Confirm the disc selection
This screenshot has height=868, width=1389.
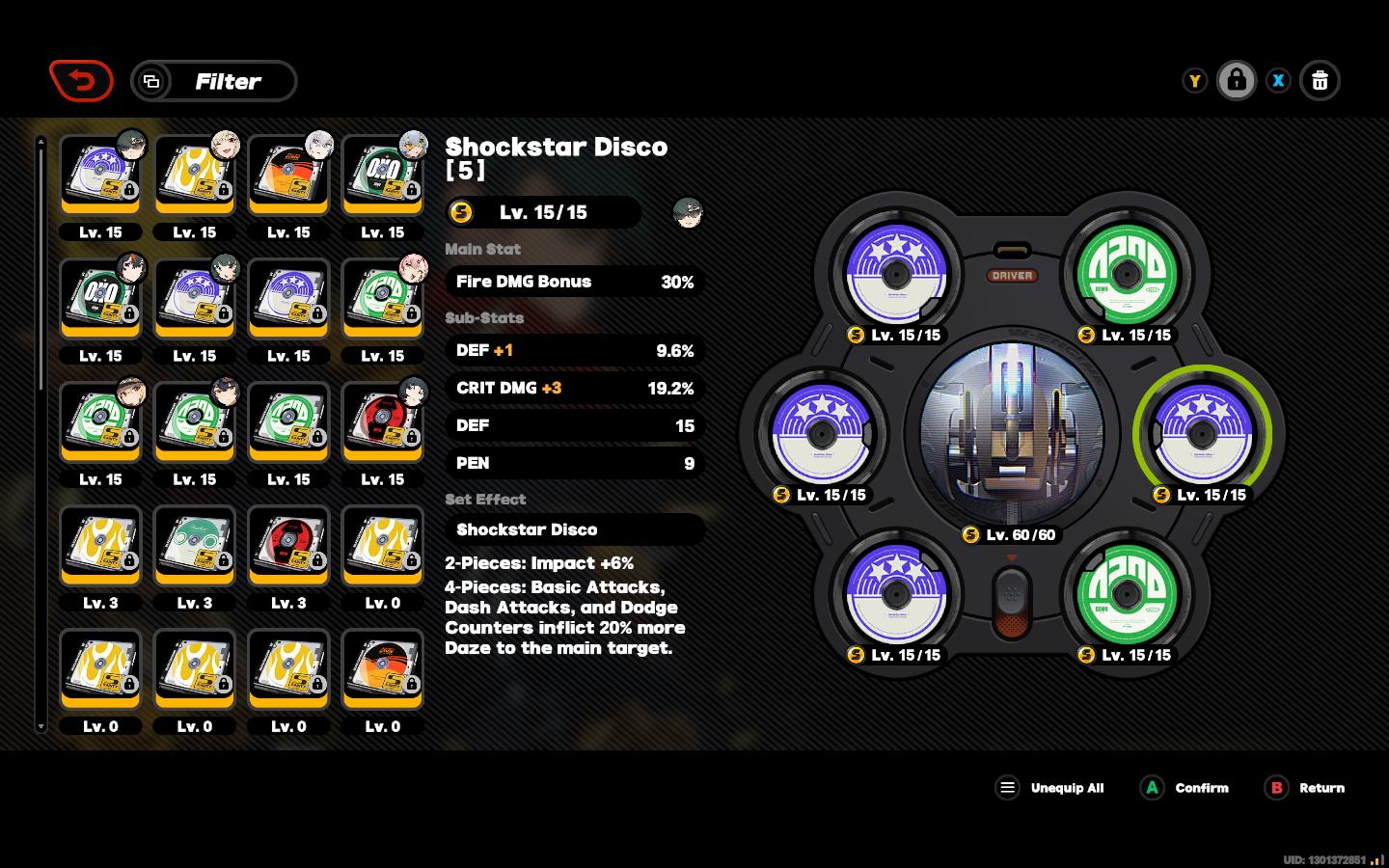click(1185, 788)
